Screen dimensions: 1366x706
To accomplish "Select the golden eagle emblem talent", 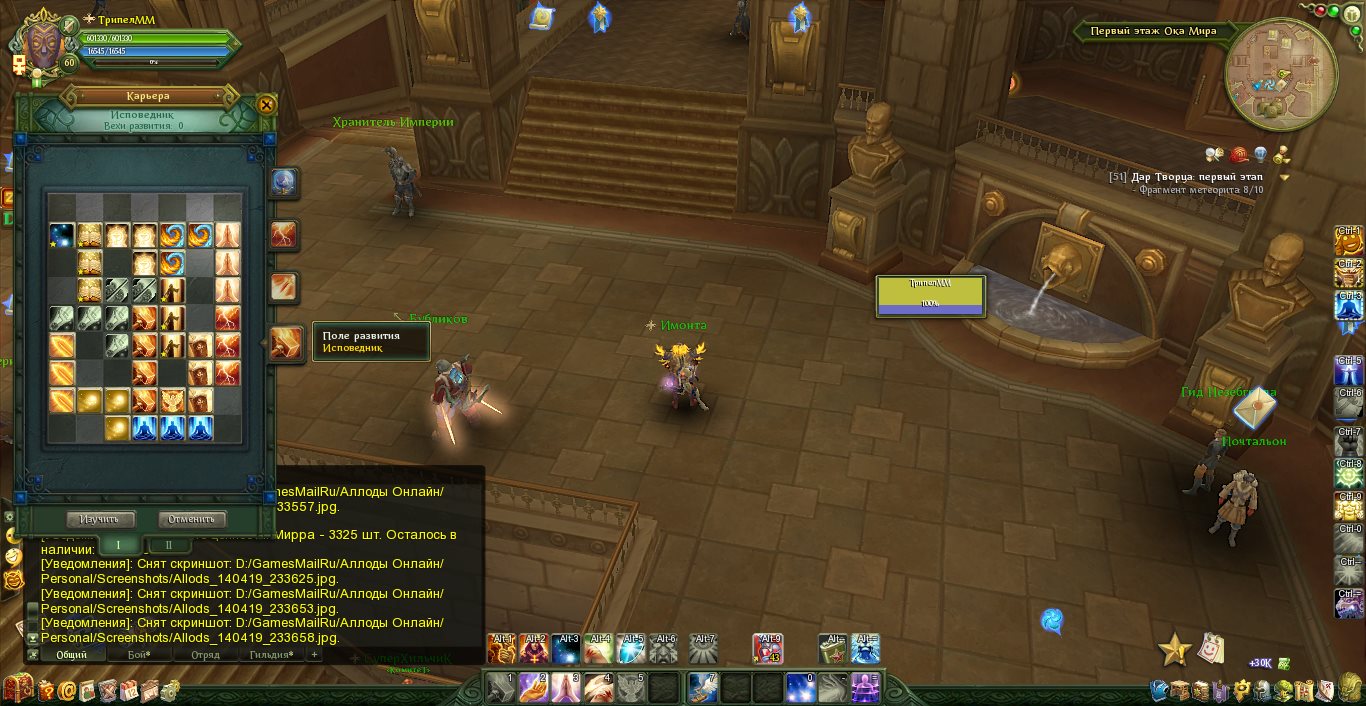I will tap(172, 401).
